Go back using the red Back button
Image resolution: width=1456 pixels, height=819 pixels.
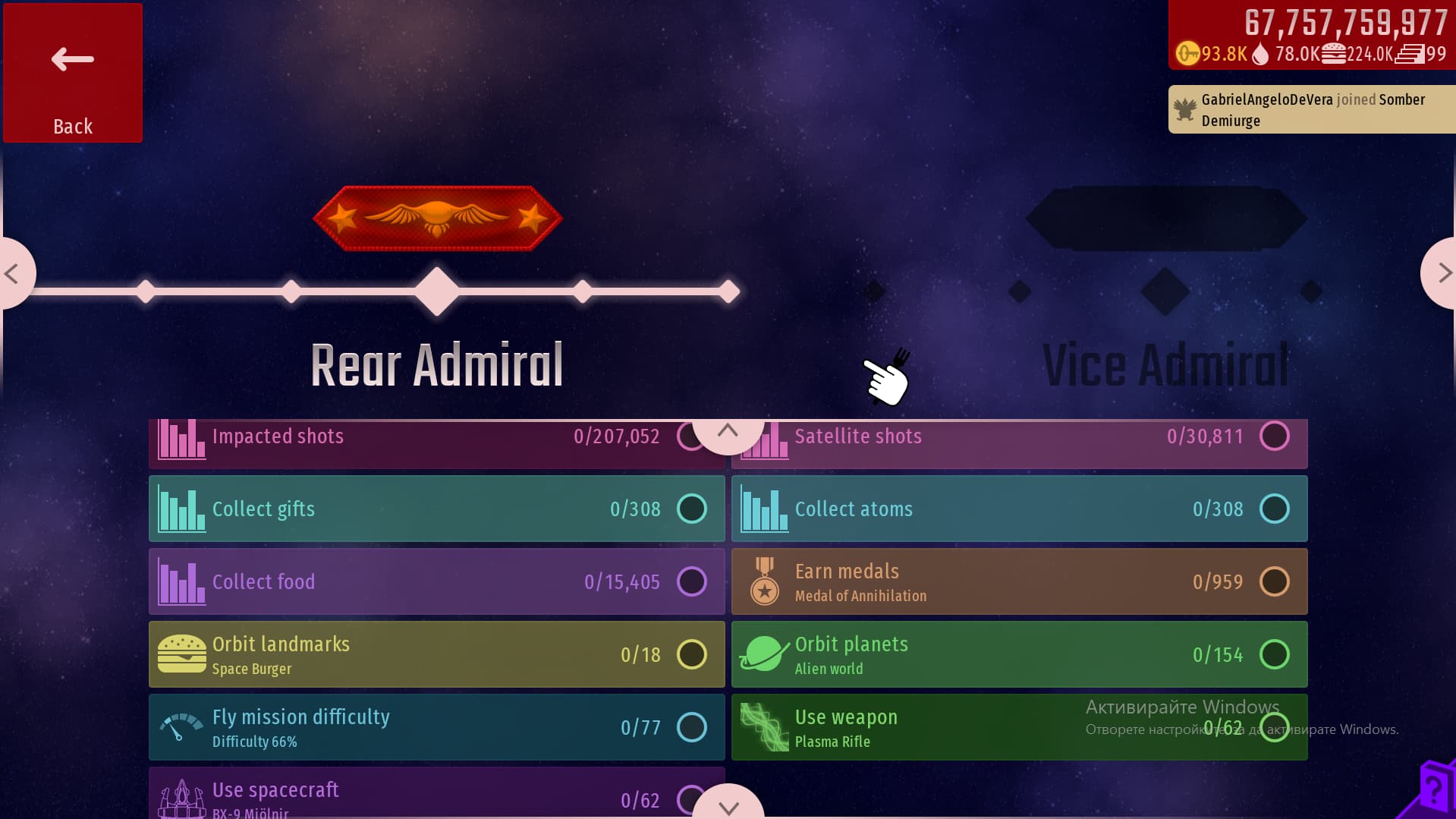click(73, 73)
